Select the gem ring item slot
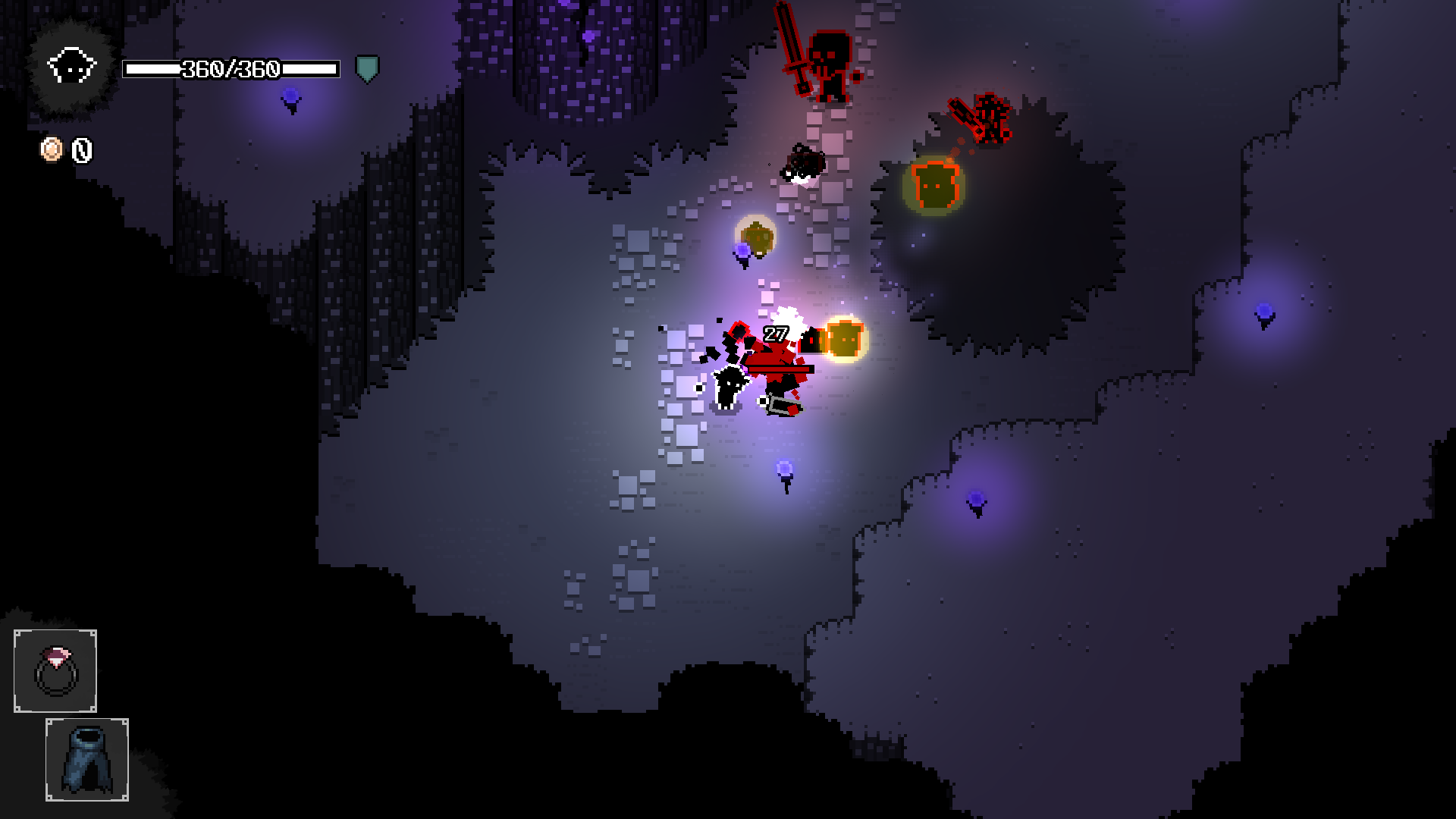Viewport: 1456px width, 819px height. coord(55,671)
